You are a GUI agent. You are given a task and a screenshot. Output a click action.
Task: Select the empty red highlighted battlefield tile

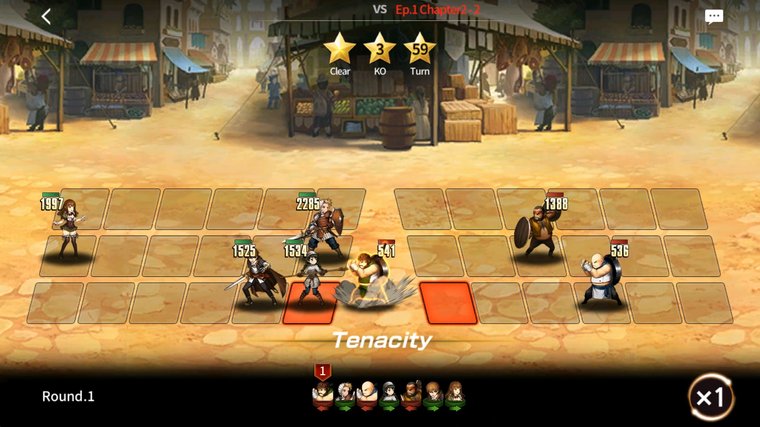(x=446, y=302)
